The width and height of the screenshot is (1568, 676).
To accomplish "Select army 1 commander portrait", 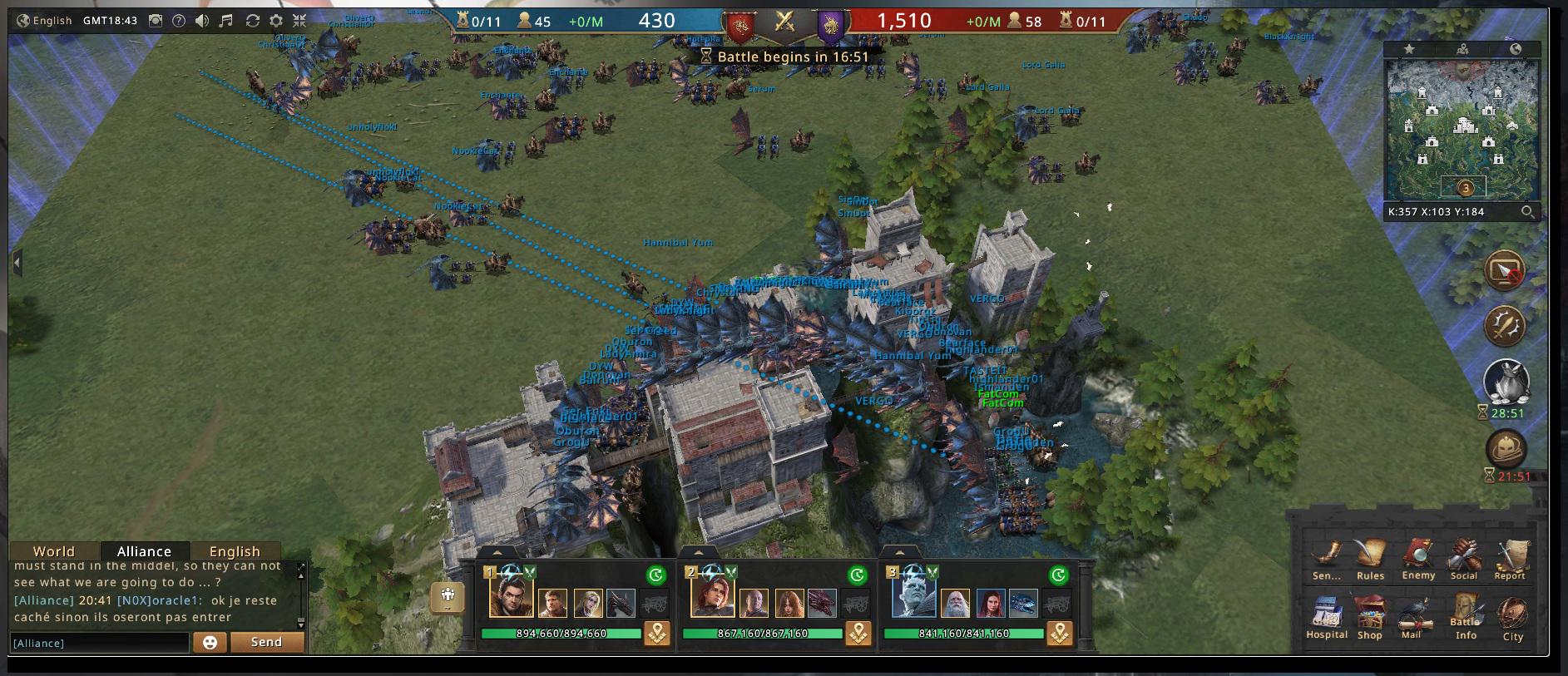I will (510, 598).
